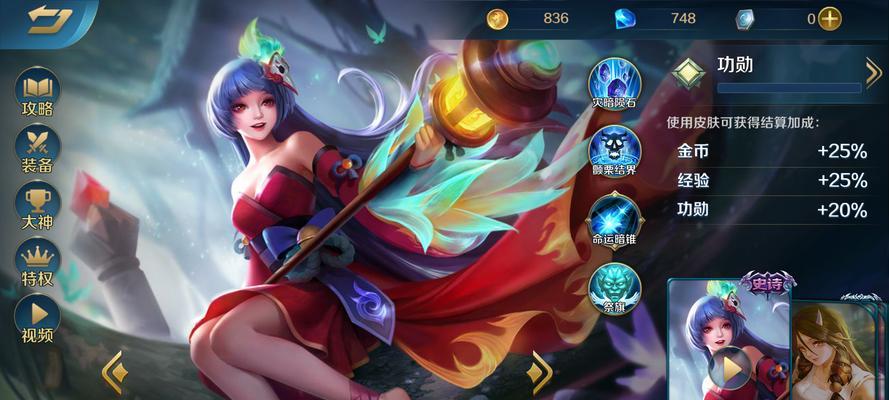Expand the 功勋 merit panel
The width and height of the screenshot is (889, 400).
[x=871, y=72]
